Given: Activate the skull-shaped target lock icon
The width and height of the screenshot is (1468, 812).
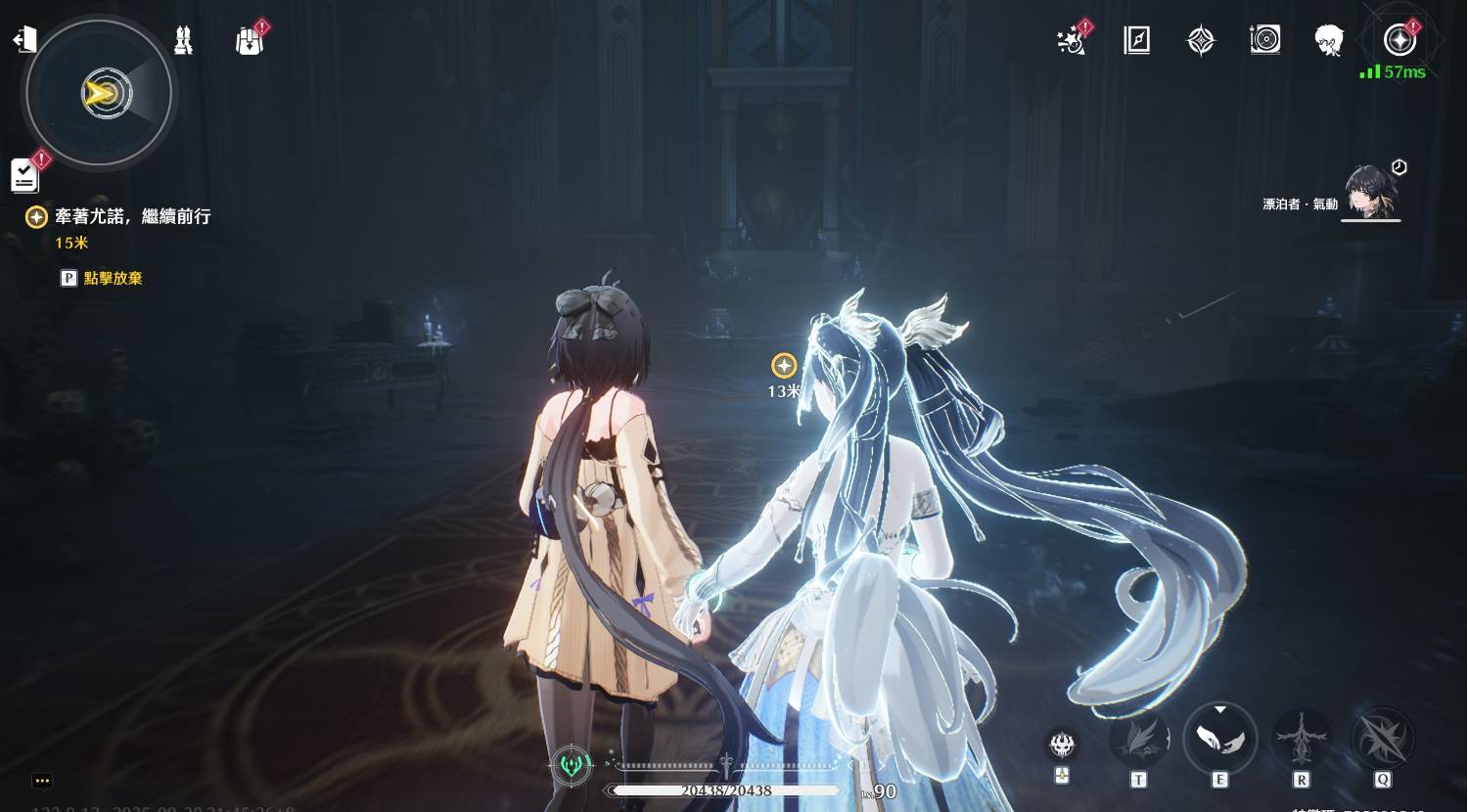Looking at the screenshot, I should (1062, 744).
